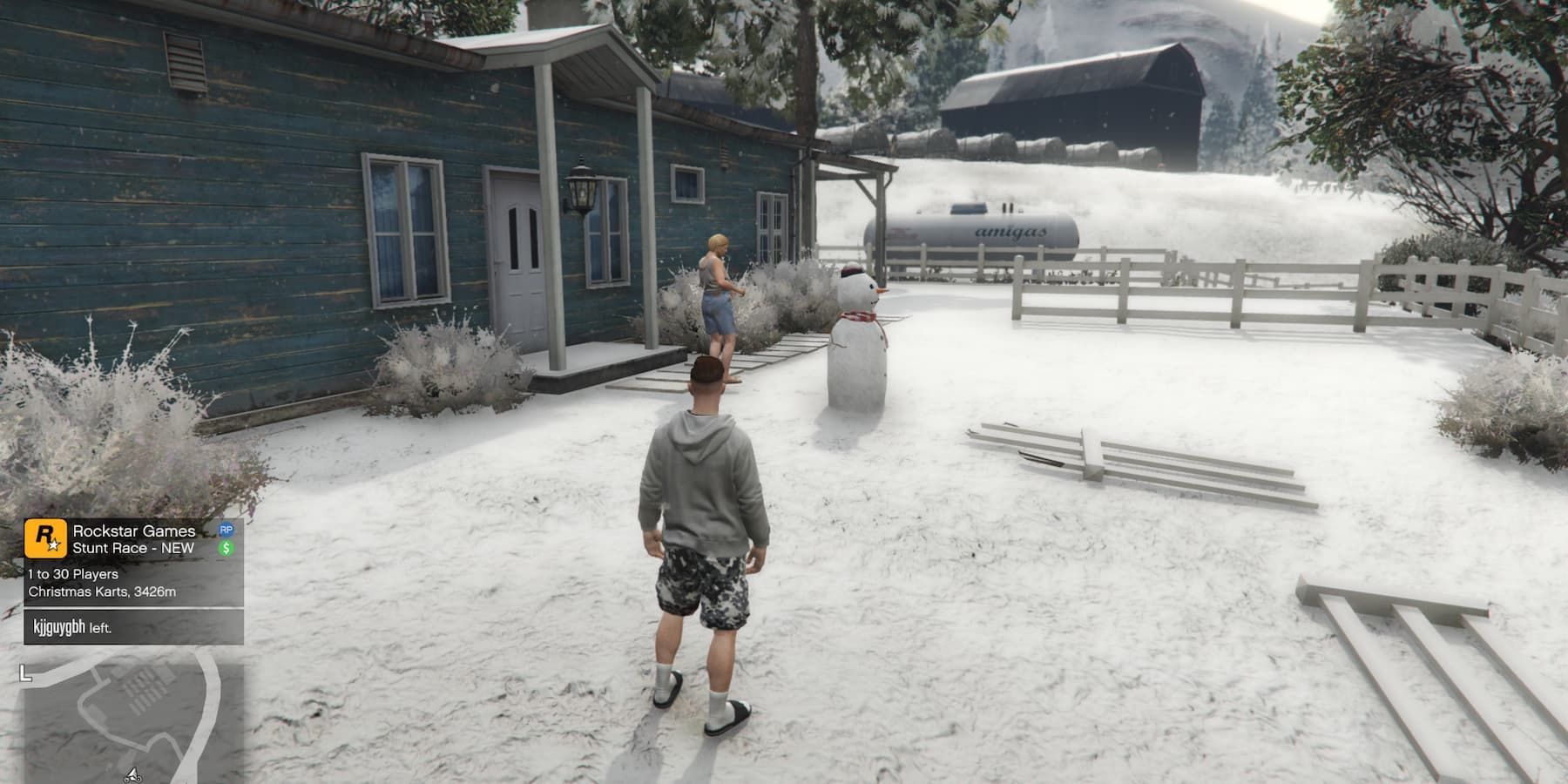Select the blue RP badge icon

[x=226, y=529]
